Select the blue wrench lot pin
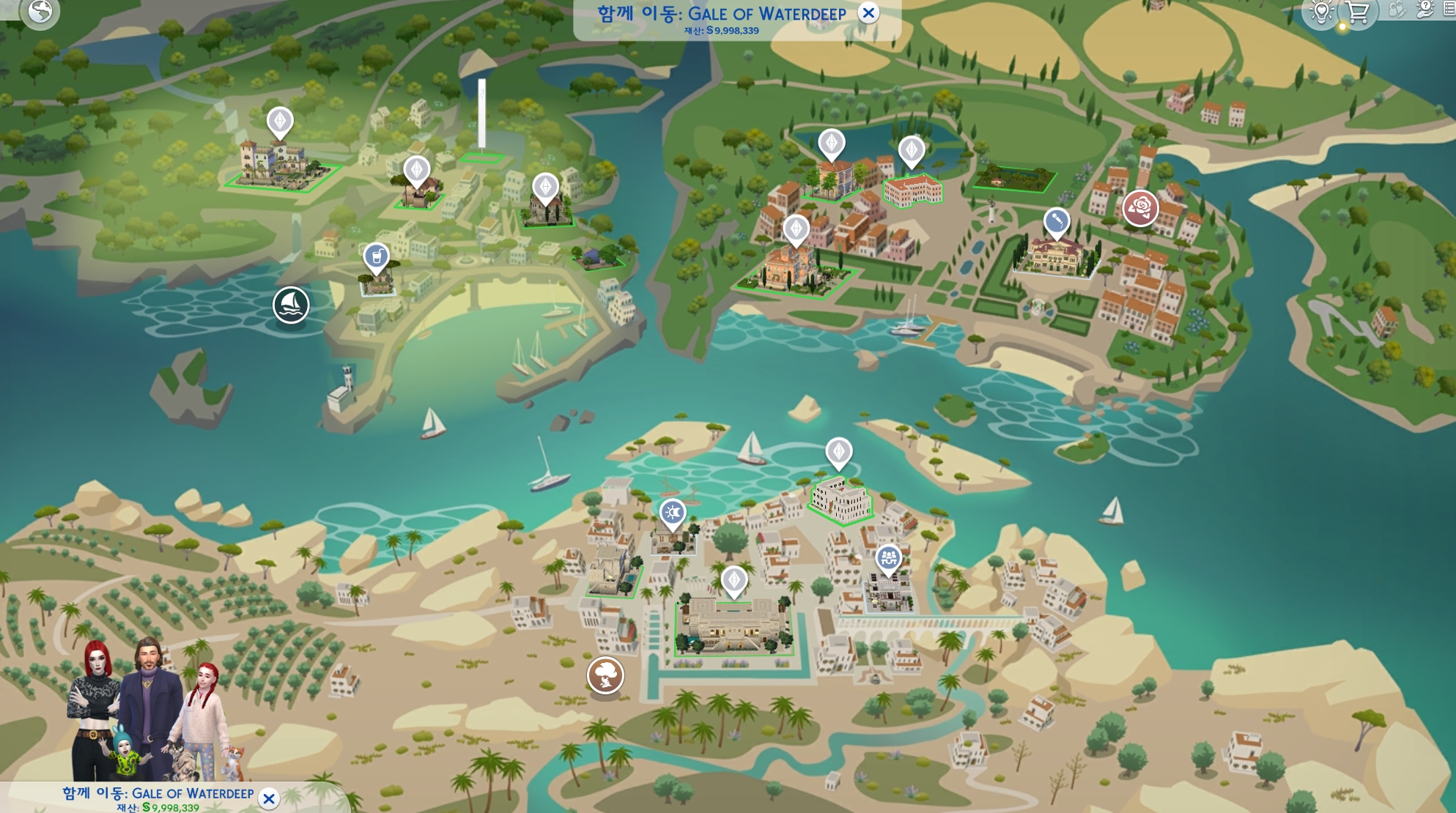The height and width of the screenshot is (813, 1456). click(x=1056, y=220)
